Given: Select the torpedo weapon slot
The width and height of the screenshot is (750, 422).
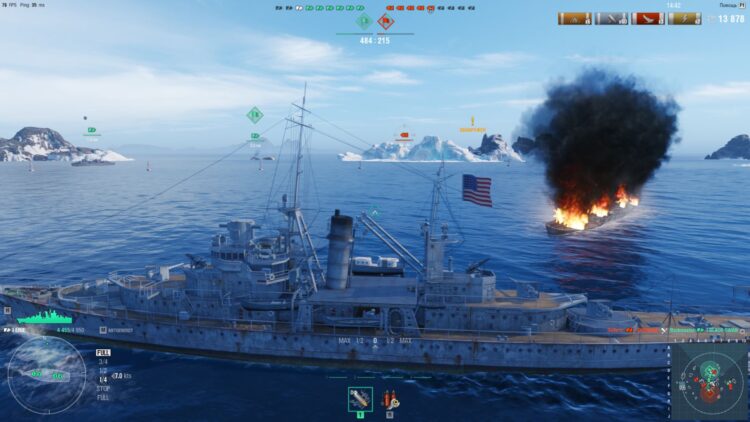Looking at the screenshot, I should pos(360,398).
